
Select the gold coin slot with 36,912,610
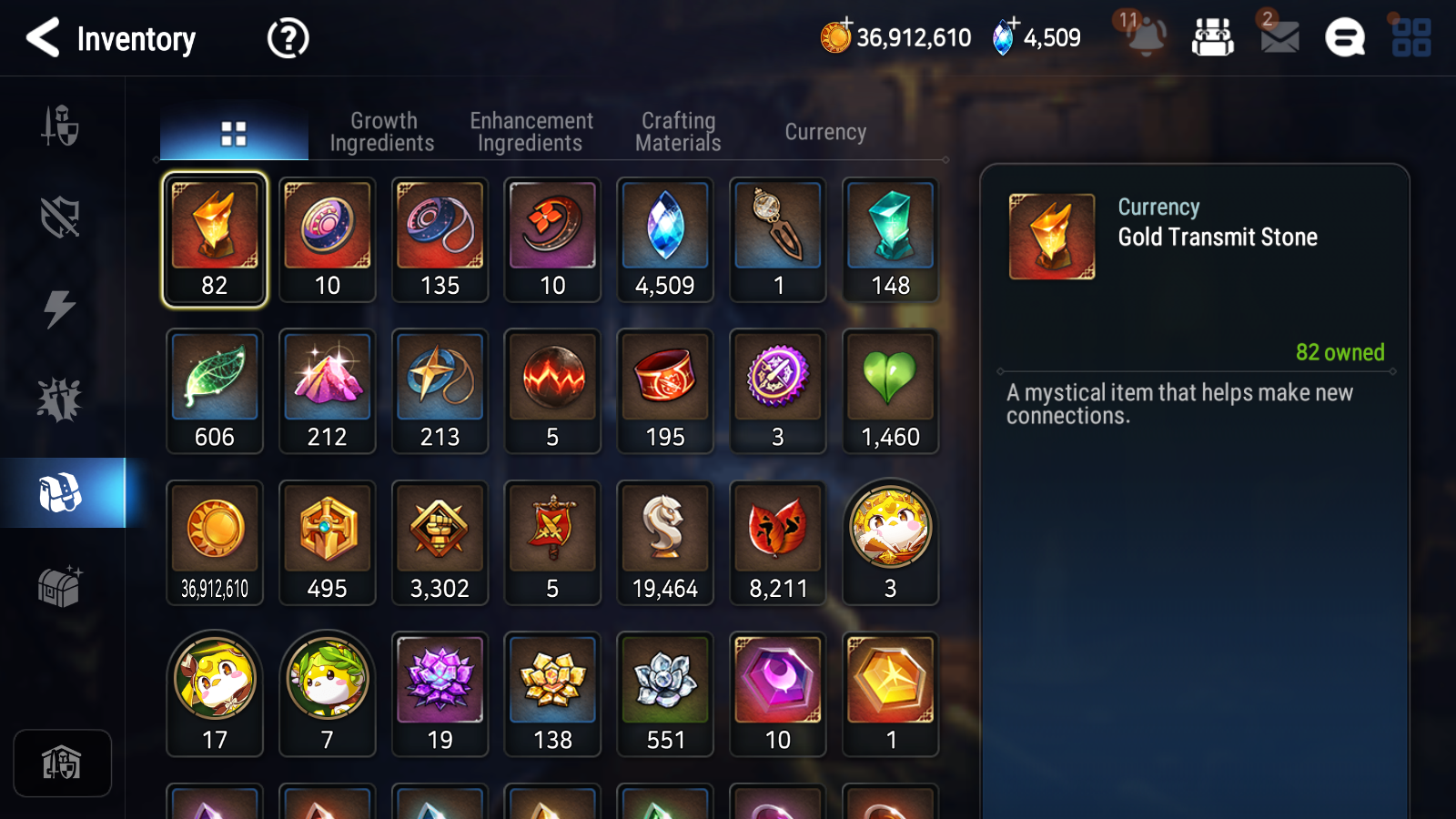215,543
